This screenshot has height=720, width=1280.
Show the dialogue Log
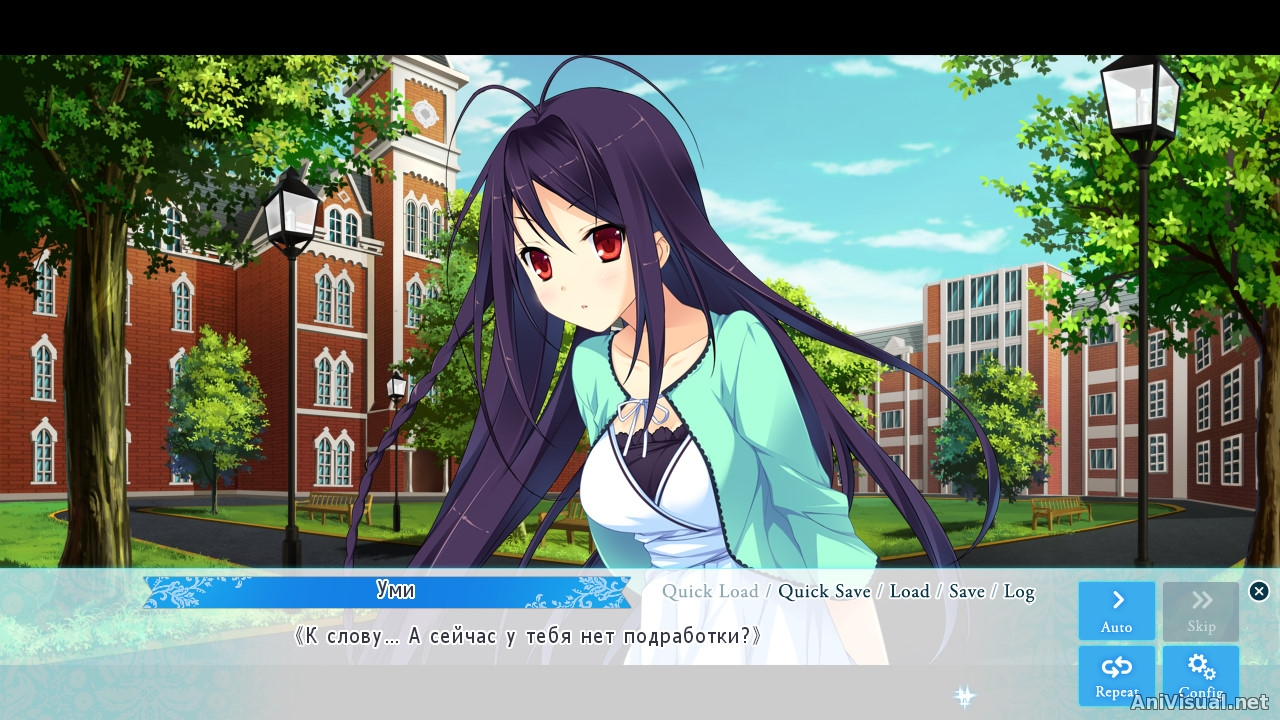[1018, 591]
